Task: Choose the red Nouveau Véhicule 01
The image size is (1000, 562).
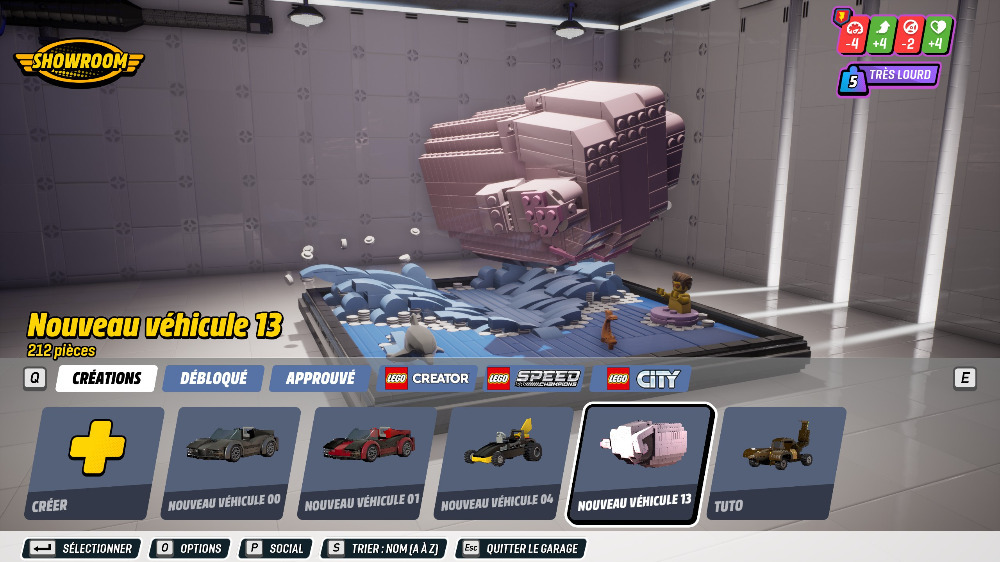Action: [x=368, y=462]
